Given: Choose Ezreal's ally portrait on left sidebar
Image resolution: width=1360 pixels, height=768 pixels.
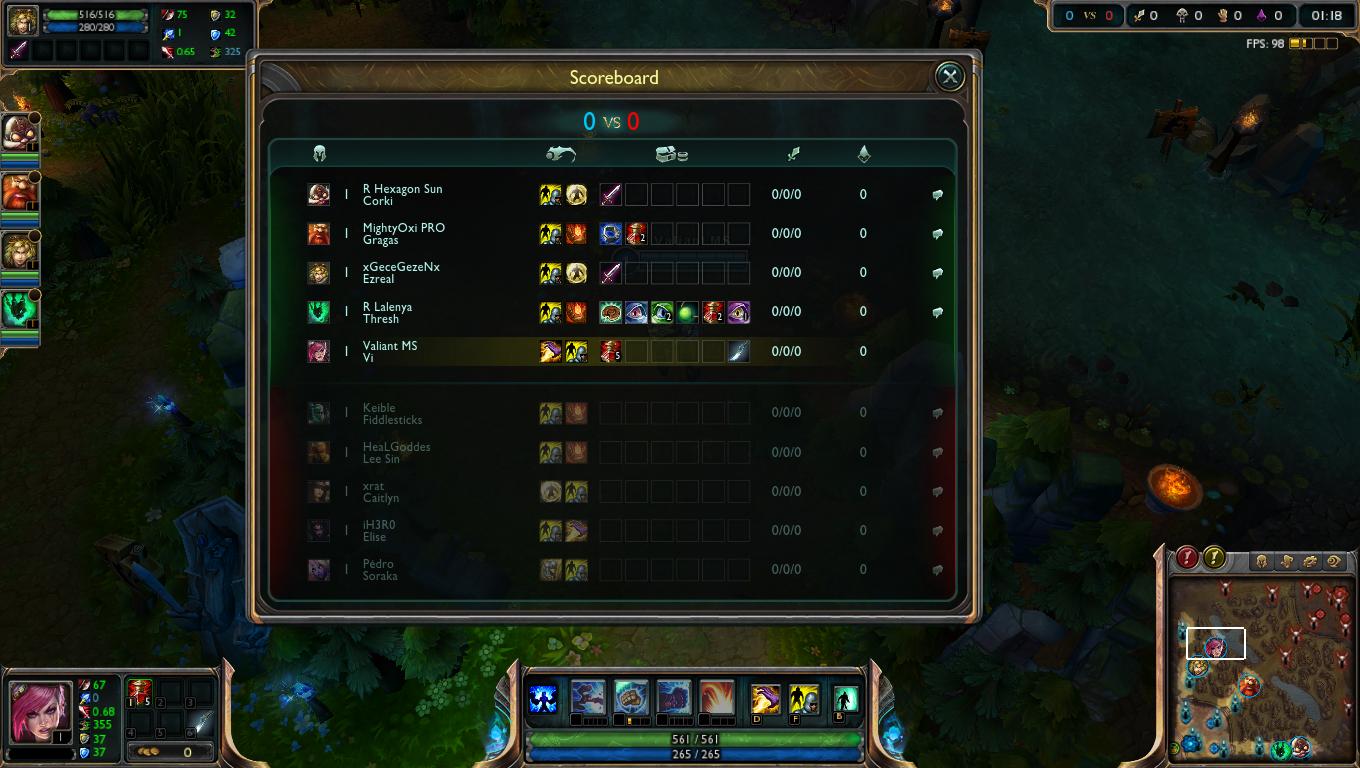Looking at the screenshot, I should (20, 250).
